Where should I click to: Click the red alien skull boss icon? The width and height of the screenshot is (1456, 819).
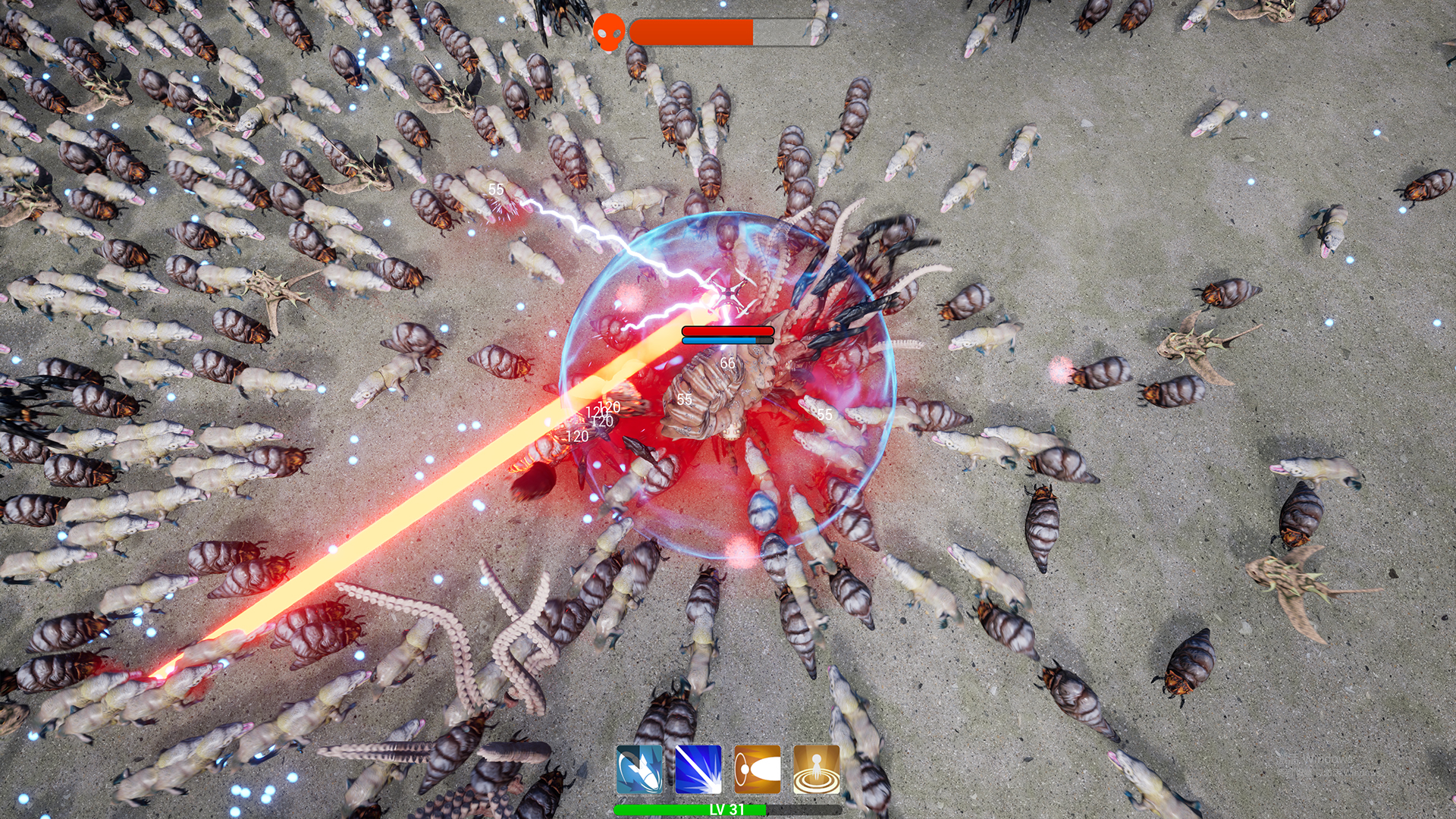[608, 33]
